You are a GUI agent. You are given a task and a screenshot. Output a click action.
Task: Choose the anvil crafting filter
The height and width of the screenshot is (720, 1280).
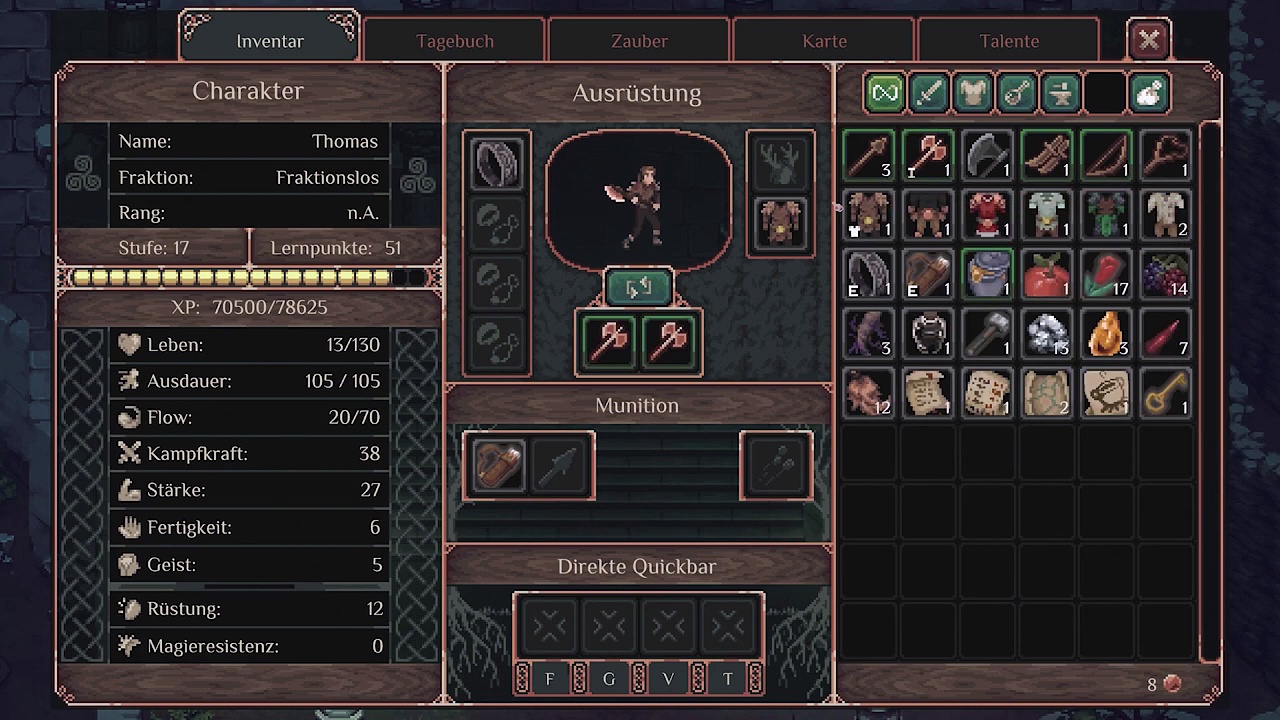[1061, 93]
